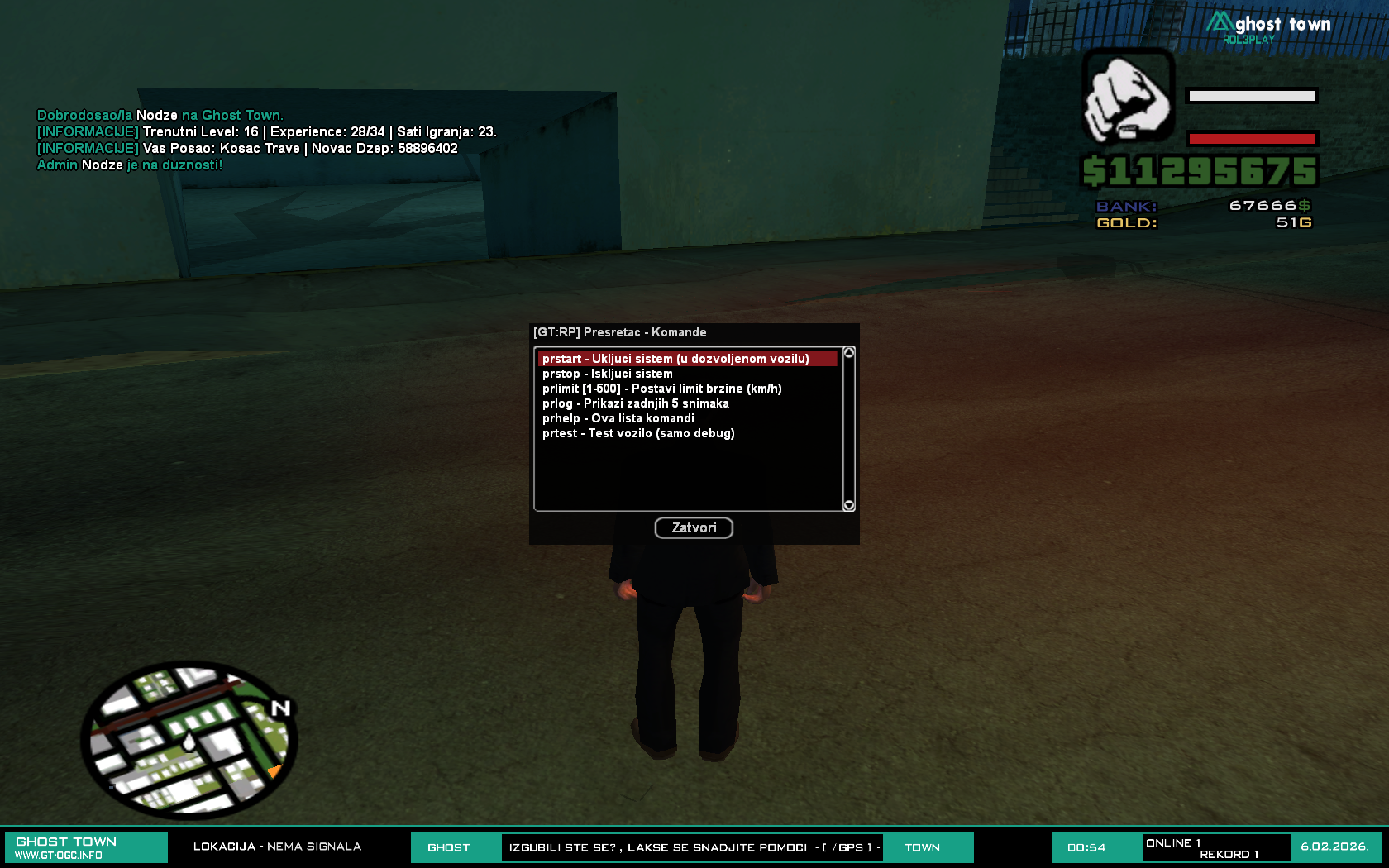Select the fist weapon icon
1389x868 pixels.
[1128, 96]
